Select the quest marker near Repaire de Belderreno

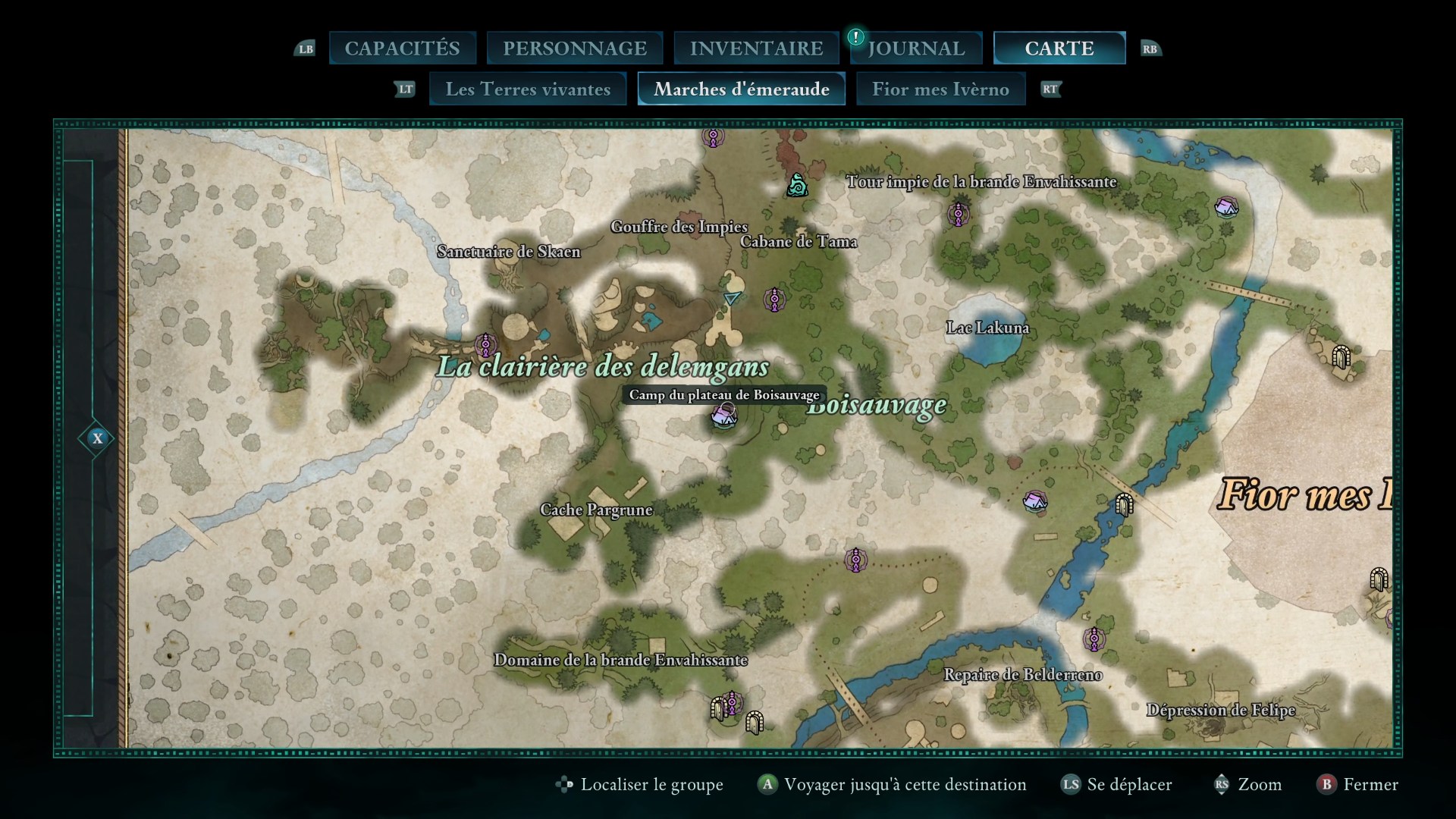coord(1094,639)
